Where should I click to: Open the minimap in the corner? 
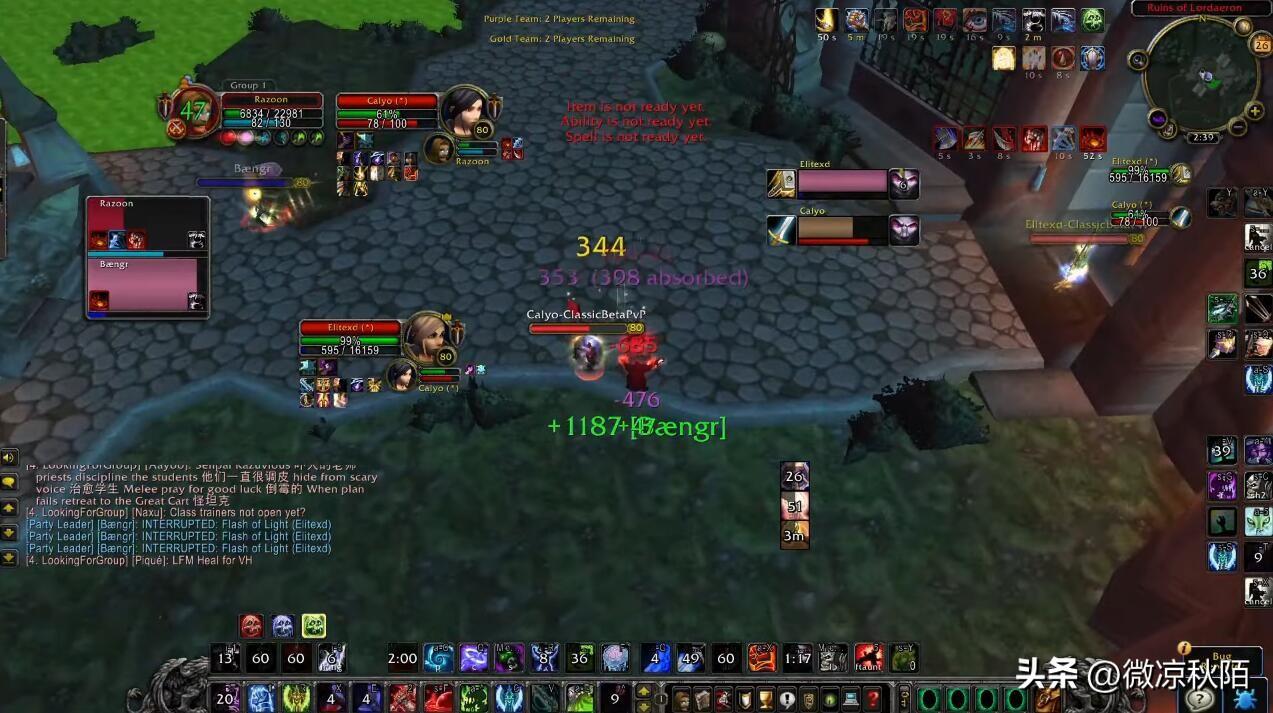(x=1201, y=75)
